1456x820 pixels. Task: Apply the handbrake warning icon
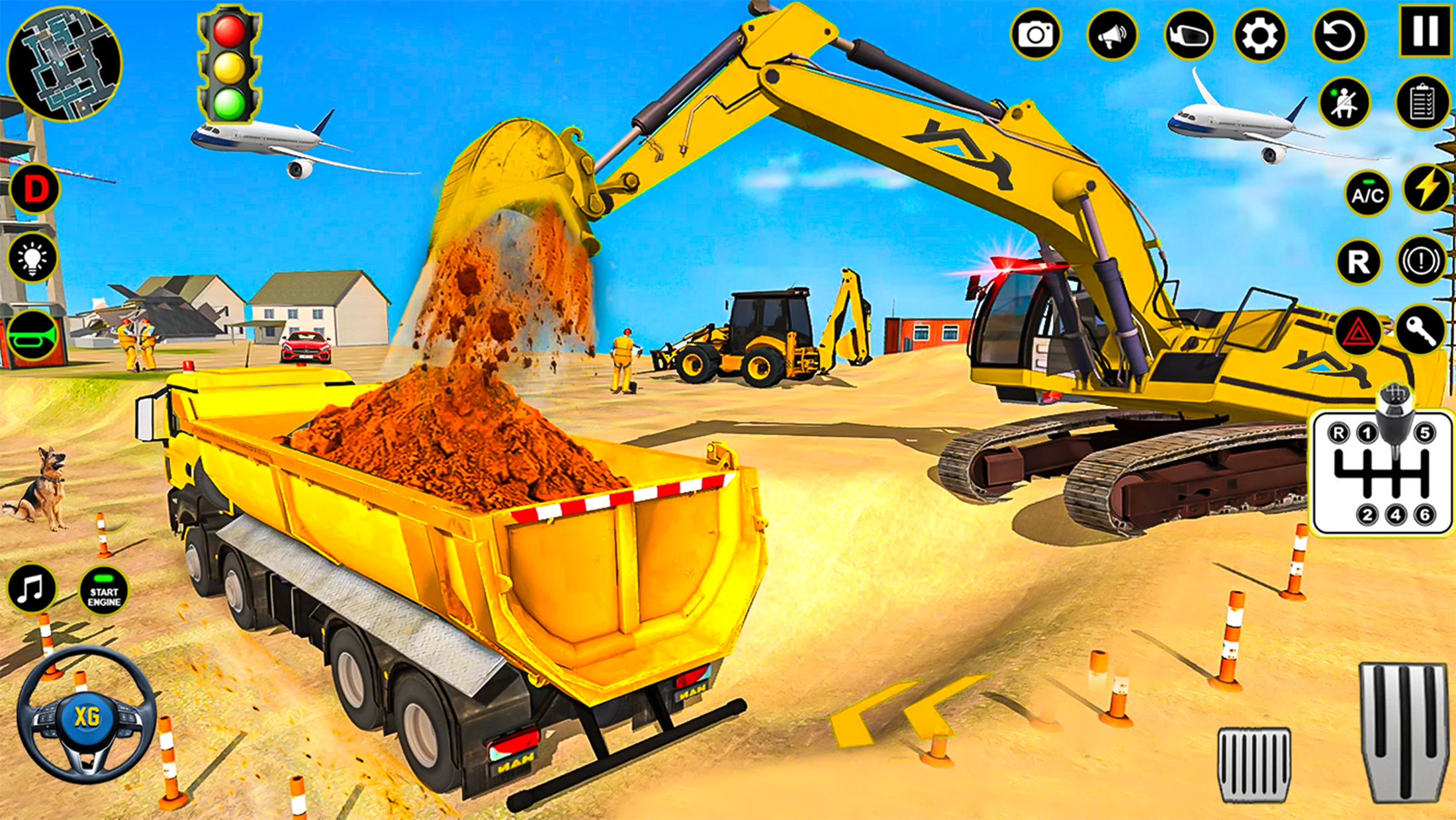tap(1418, 261)
